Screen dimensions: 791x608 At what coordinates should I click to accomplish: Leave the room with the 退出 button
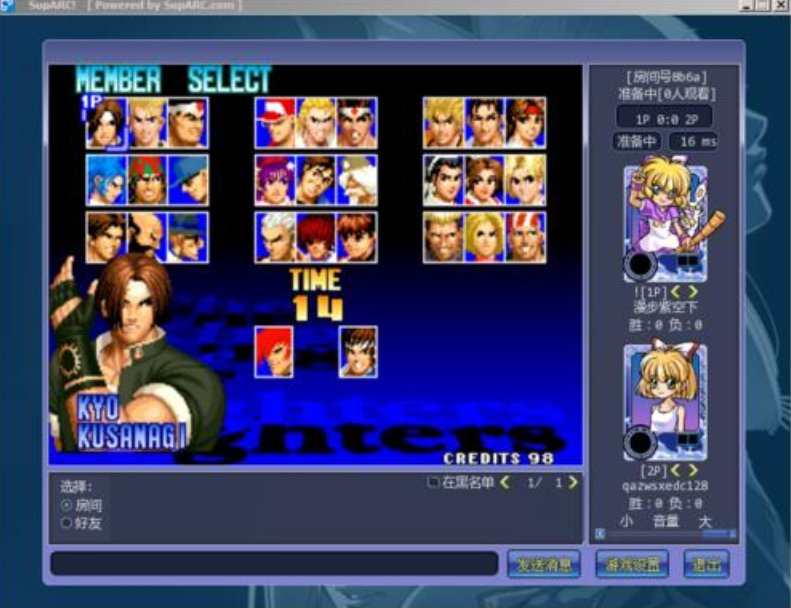coord(706,564)
